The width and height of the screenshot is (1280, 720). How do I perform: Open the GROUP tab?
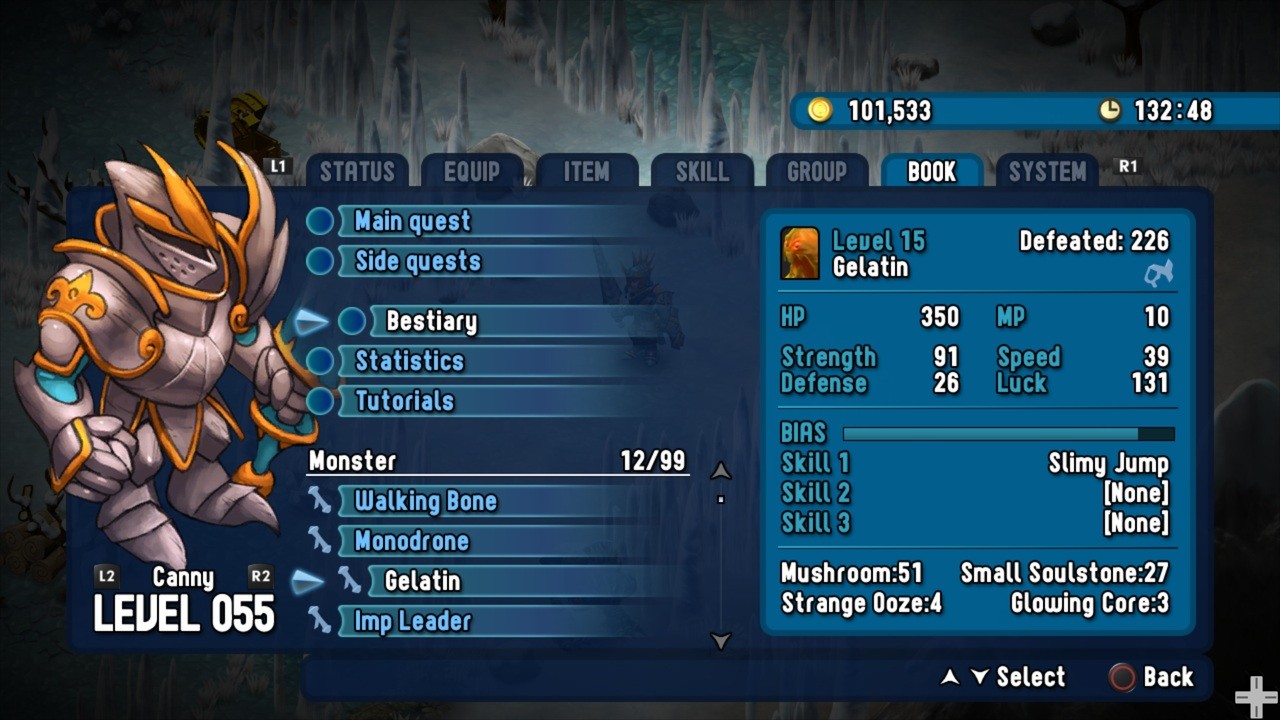[817, 171]
